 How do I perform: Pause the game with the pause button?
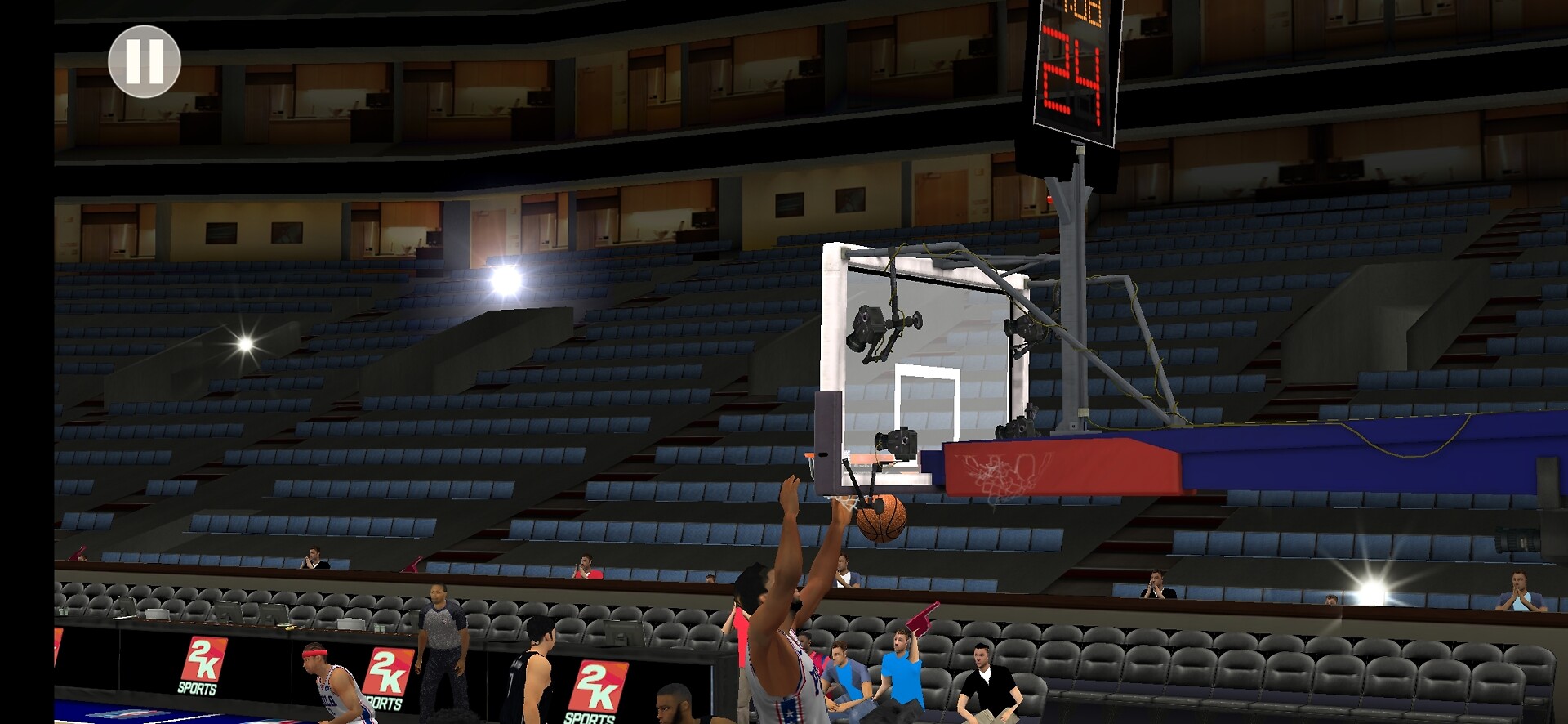[145, 62]
